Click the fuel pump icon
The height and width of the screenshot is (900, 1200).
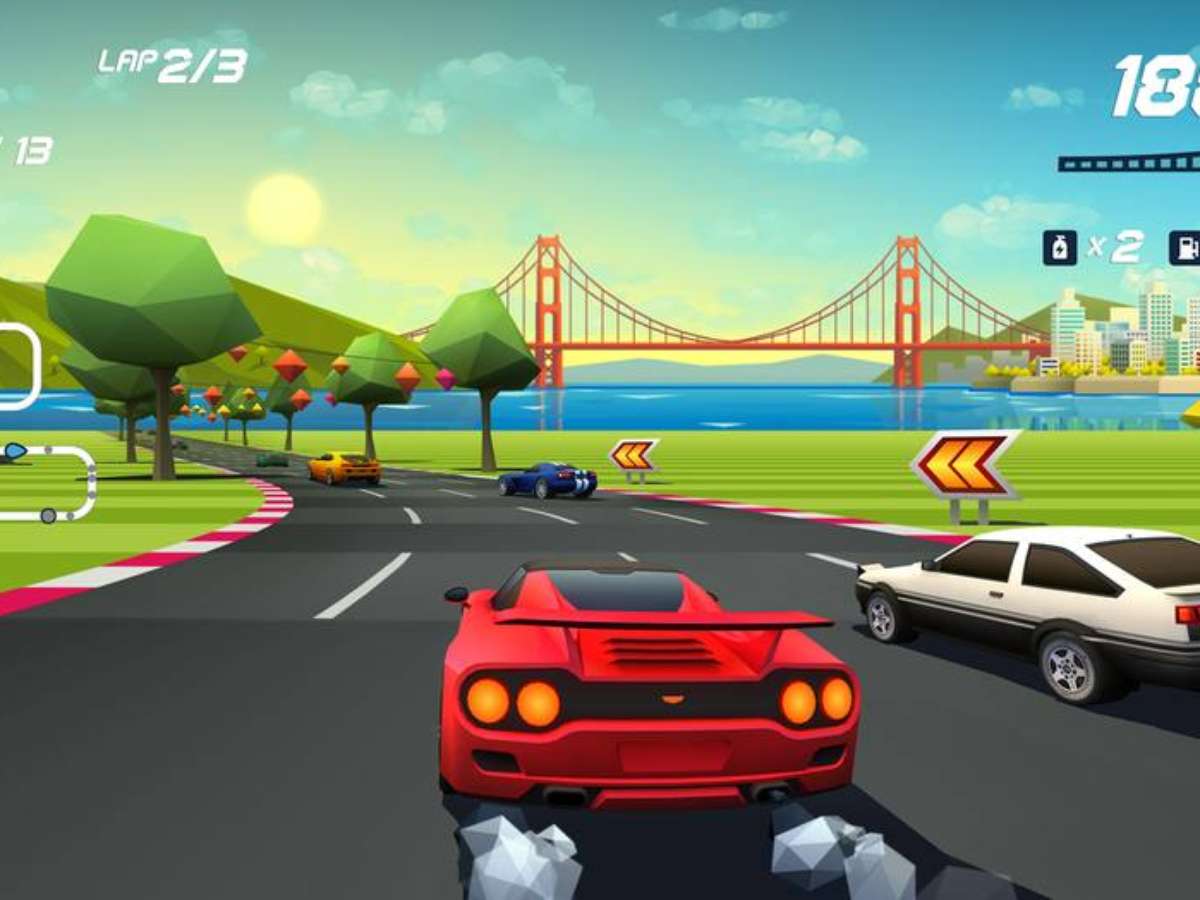(x=1186, y=247)
